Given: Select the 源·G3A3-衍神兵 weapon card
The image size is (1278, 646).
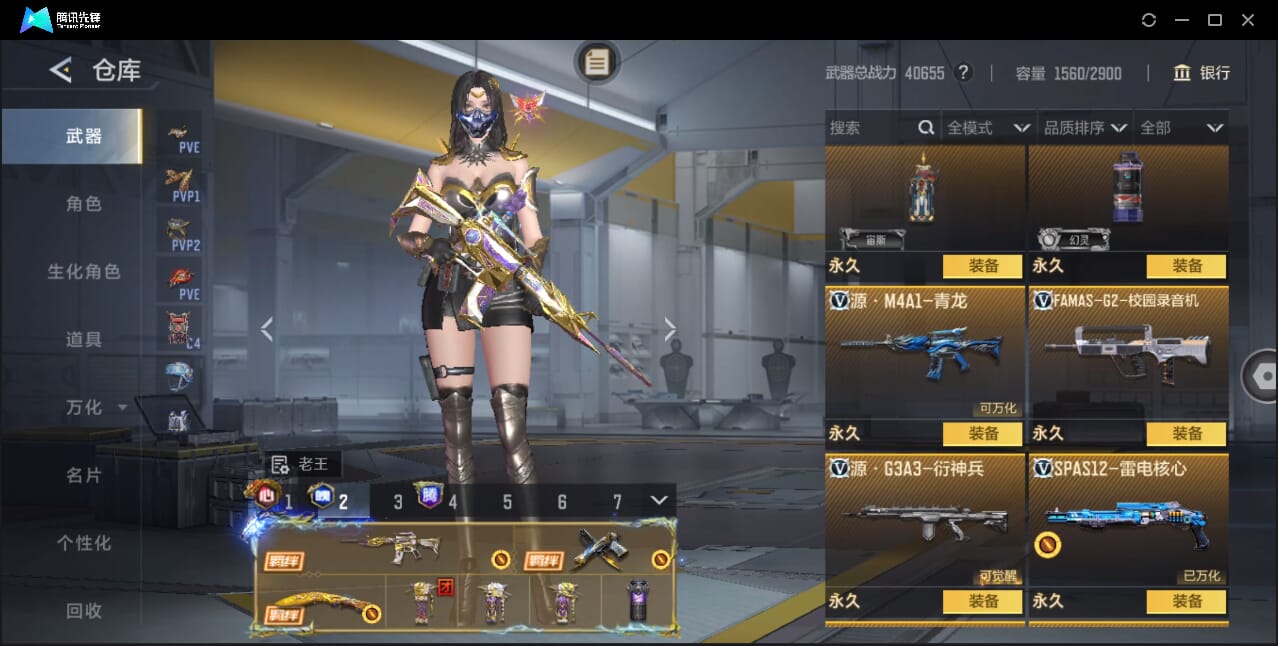Looking at the screenshot, I should click(924, 520).
